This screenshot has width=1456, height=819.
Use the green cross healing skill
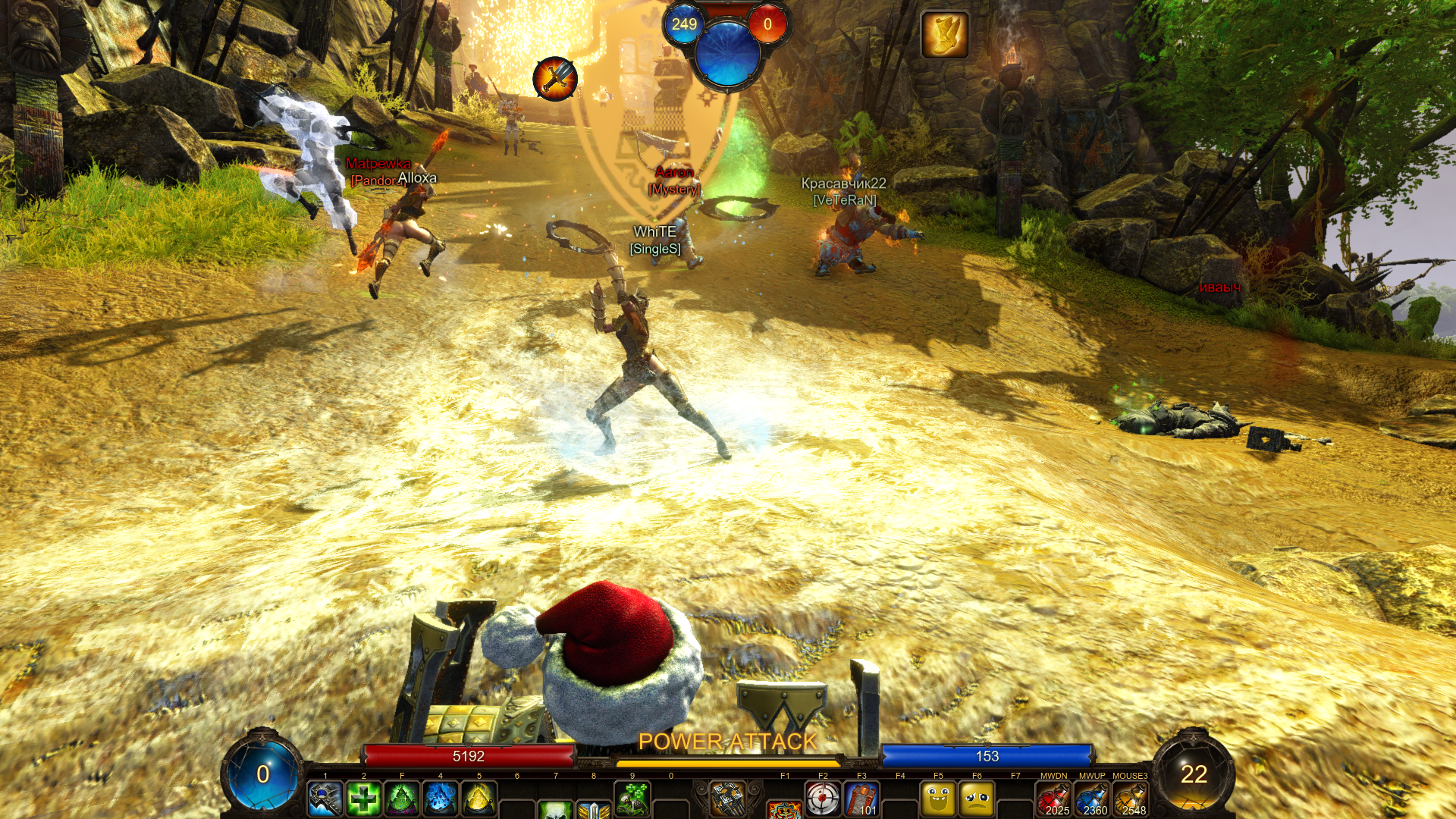(x=364, y=799)
